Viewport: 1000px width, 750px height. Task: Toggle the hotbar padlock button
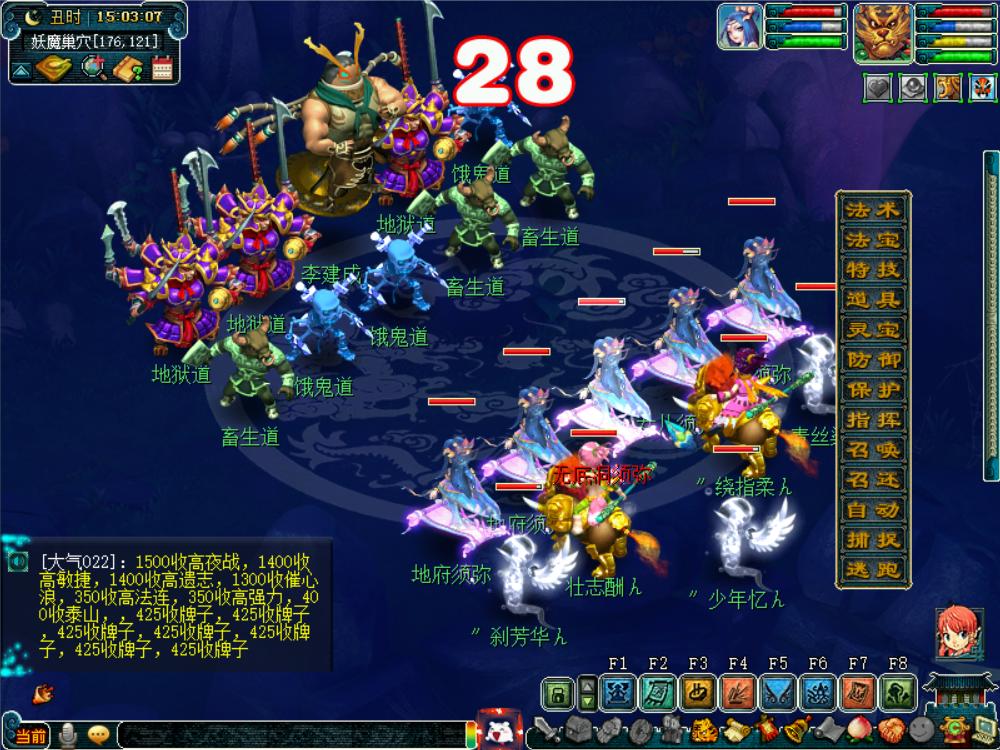559,692
